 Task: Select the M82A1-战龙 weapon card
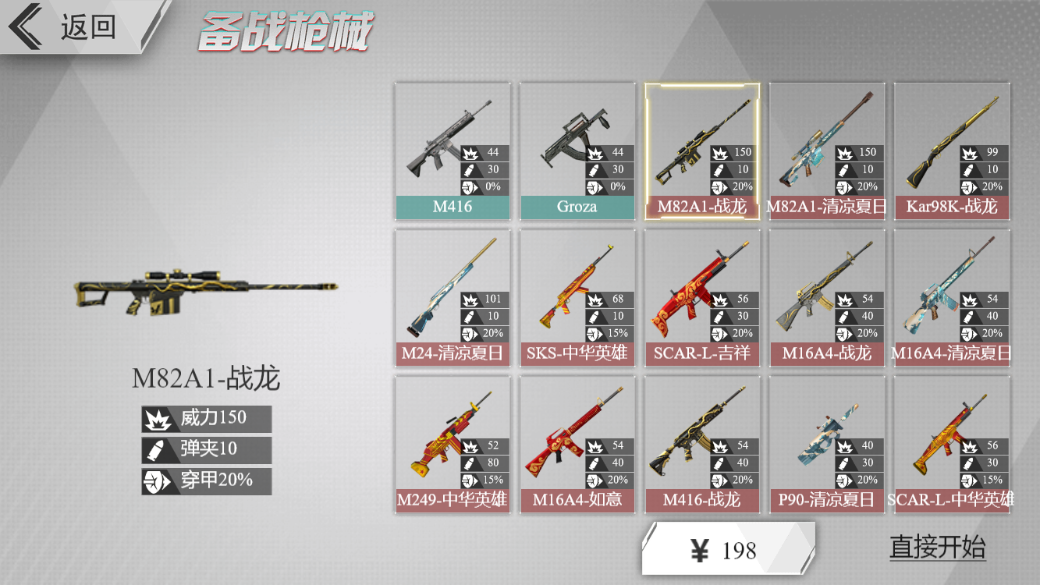701,151
